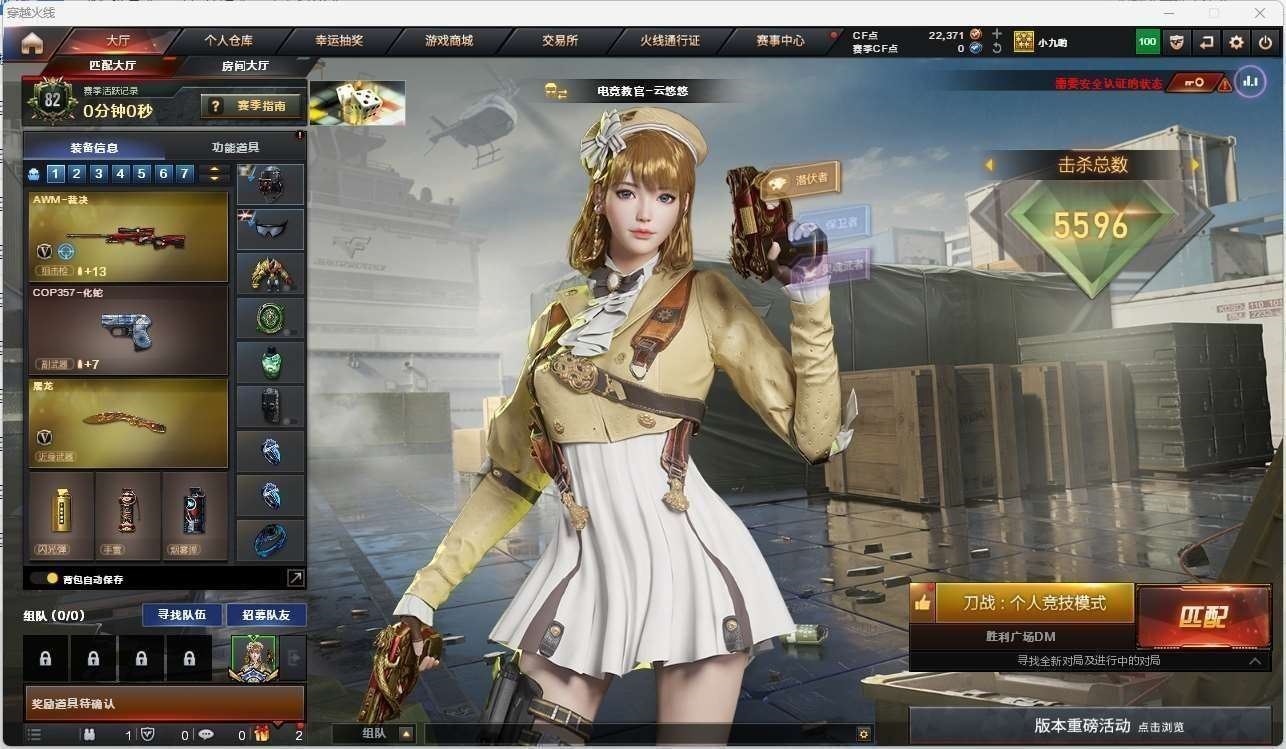Open the 交易所 exchange
Image resolution: width=1286 pixels, height=749 pixels.
tap(560, 41)
